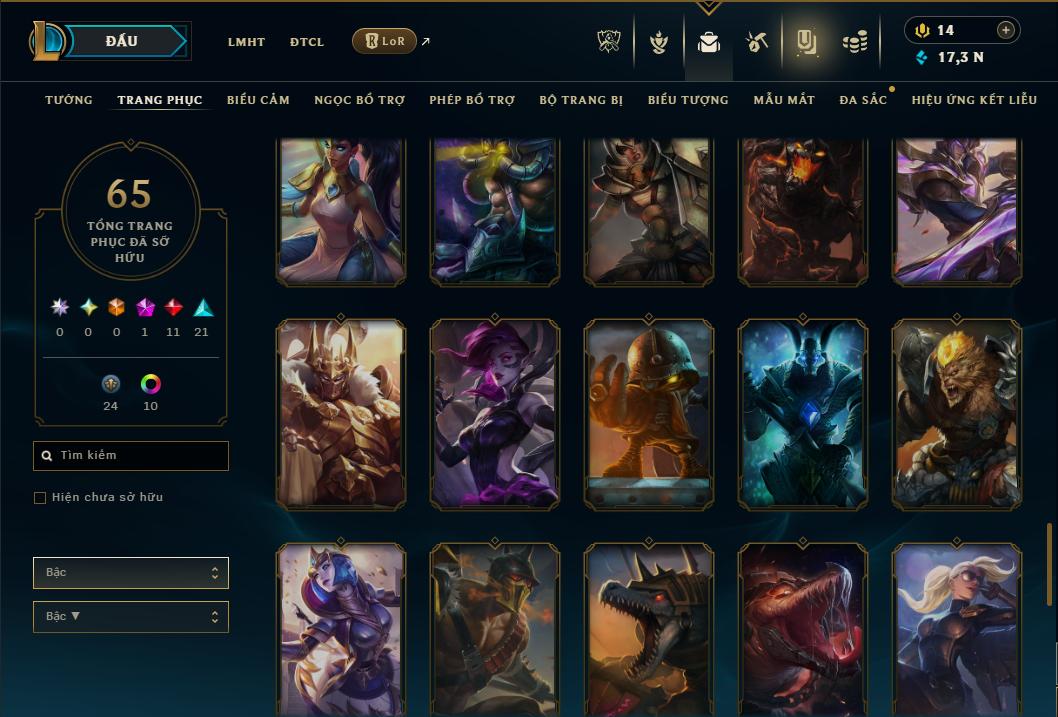Screen dimensions: 1058x717
Task: Toggle the Hiện chưa sở hữu checkbox
Action: [40, 498]
